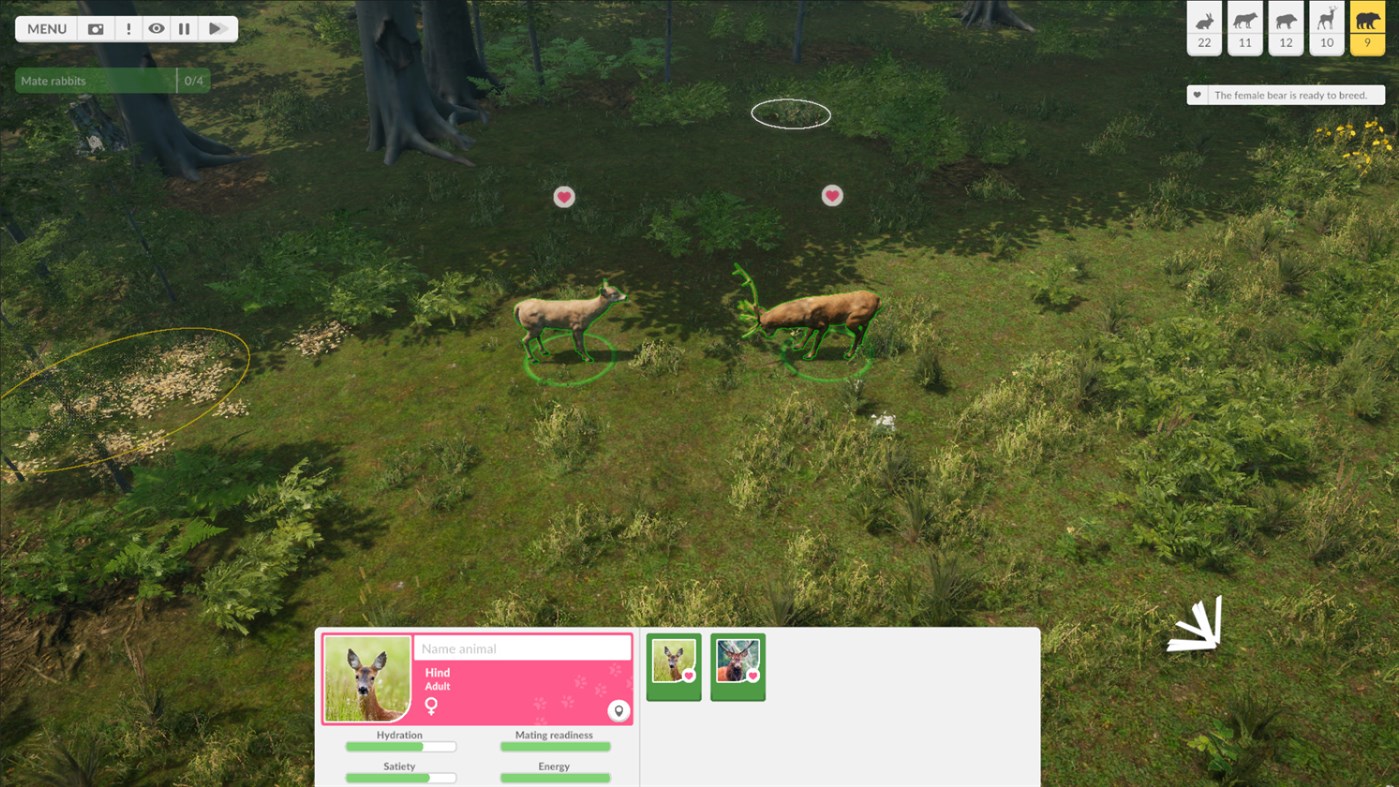Click the heart above the hind
Image resolution: width=1399 pixels, height=787 pixels.
(564, 197)
